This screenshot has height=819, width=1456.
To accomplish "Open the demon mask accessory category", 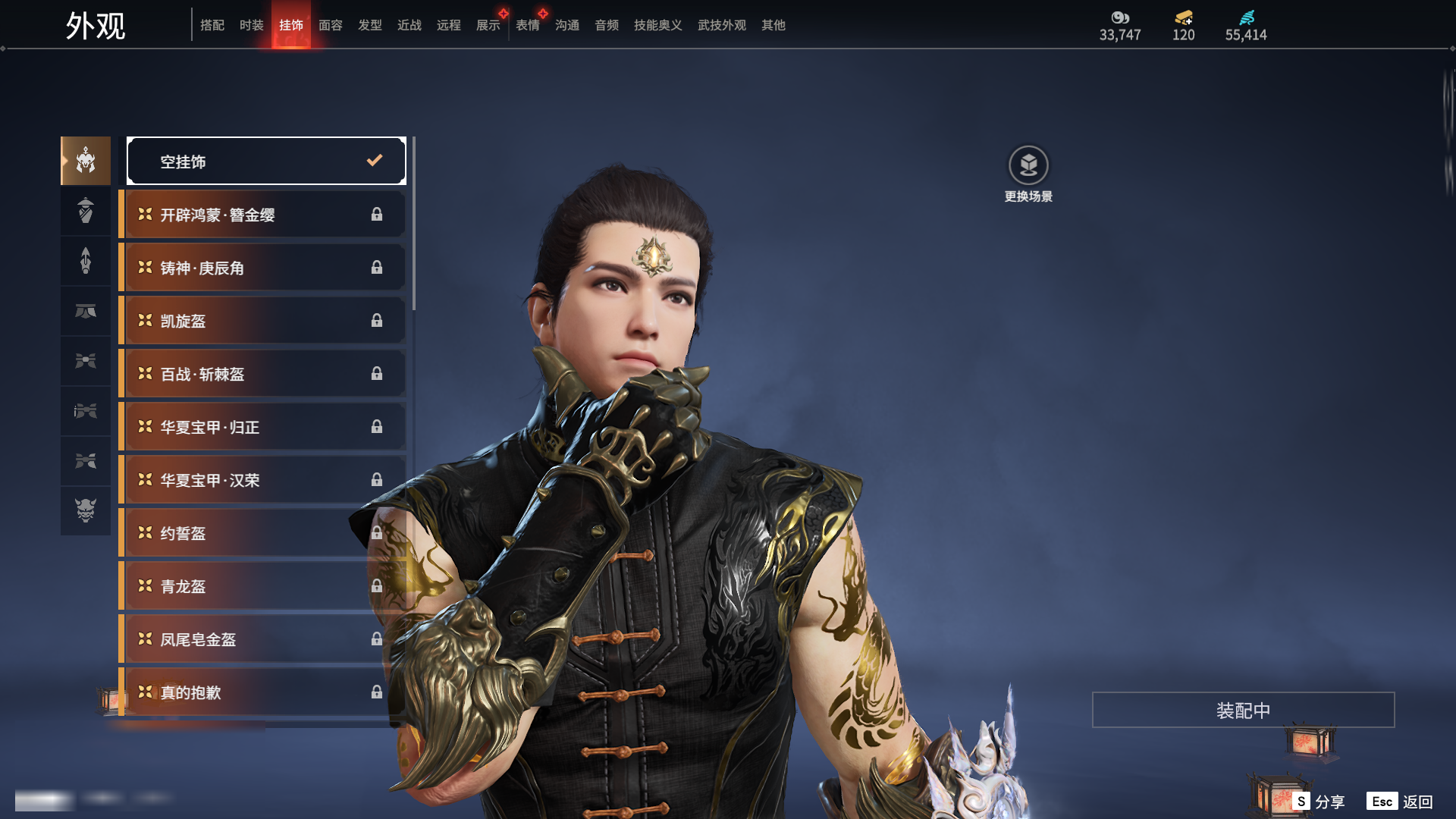I will (86, 510).
